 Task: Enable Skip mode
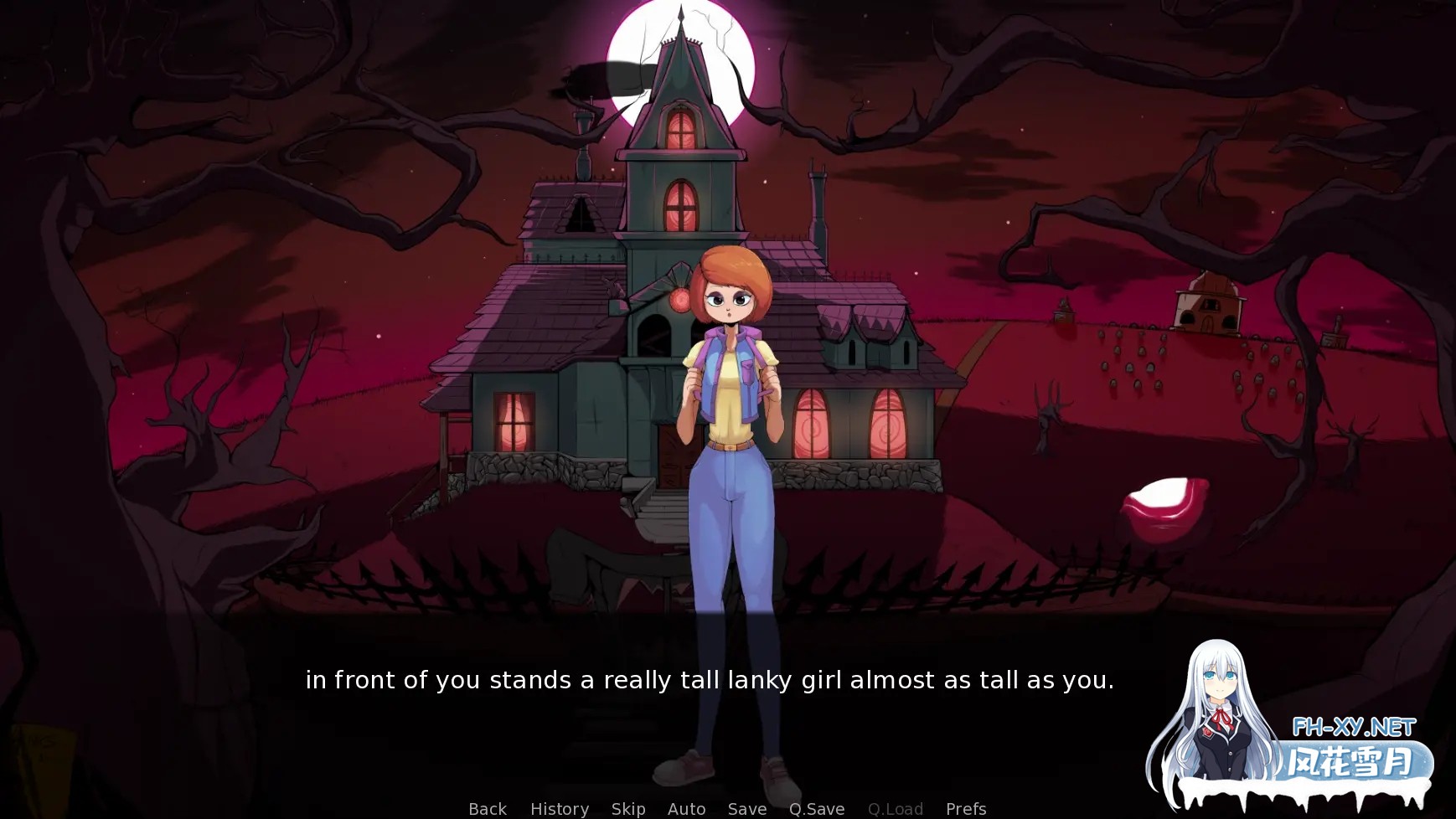628,807
